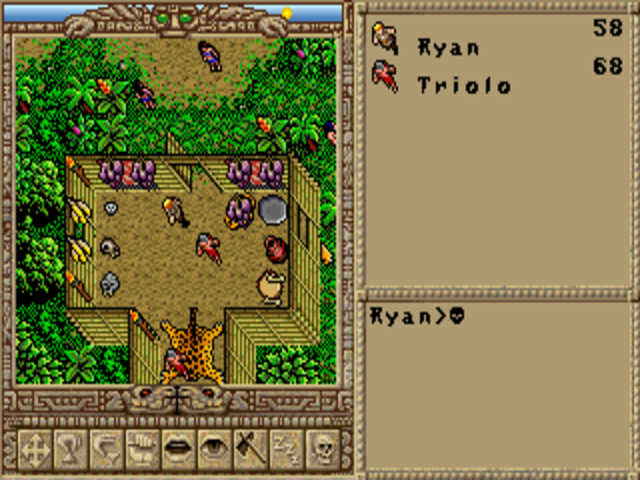The image size is (640, 480).
Task: Activate the curved-arrow command icon
Action: (107, 449)
